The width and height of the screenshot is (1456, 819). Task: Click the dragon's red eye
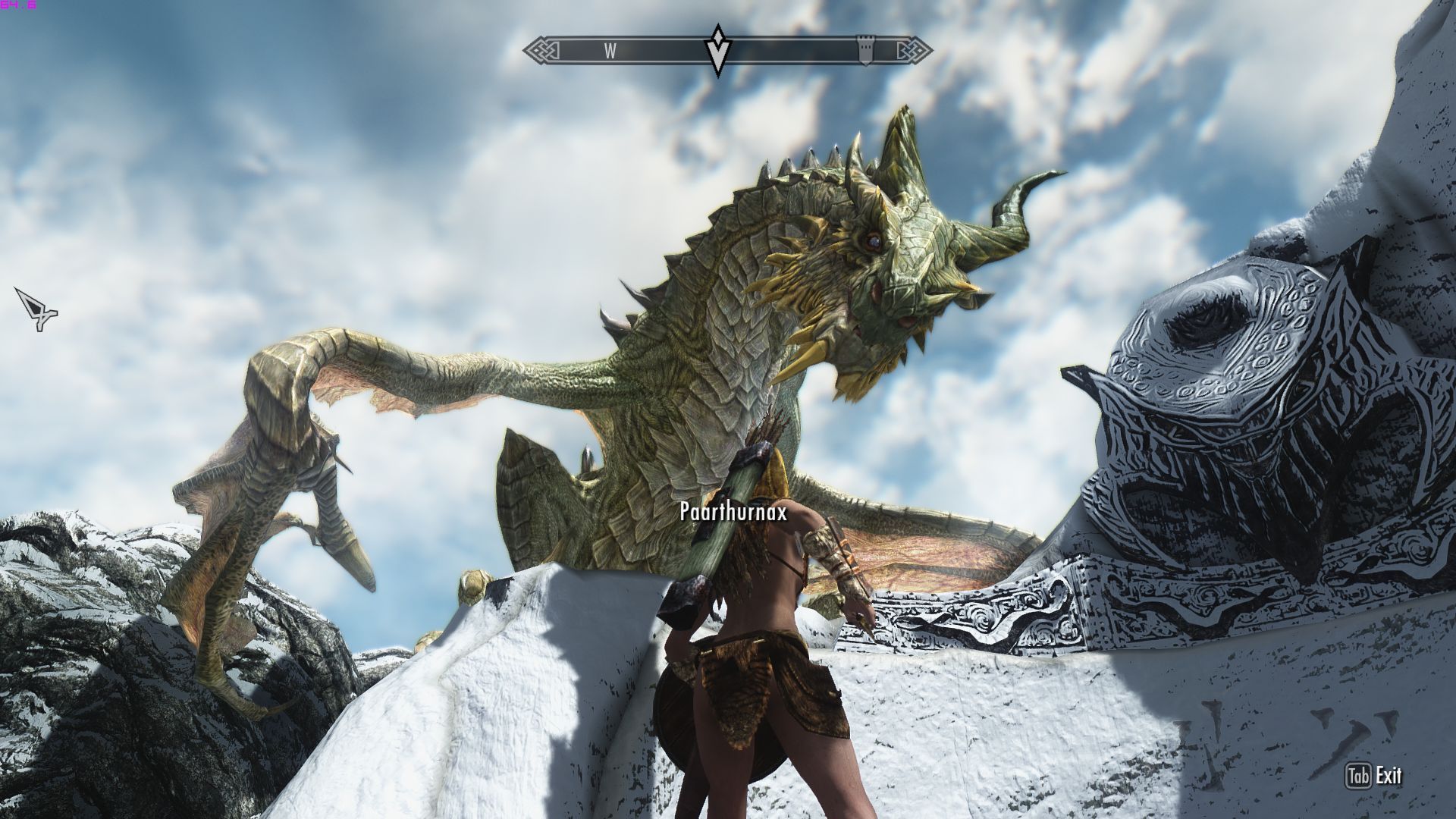pyautogui.click(x=874, y=241)
